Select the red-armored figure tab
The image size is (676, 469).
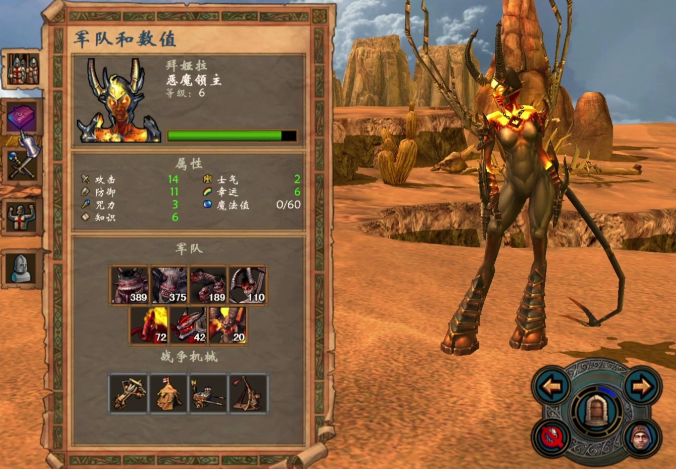click(x=21, y=216)
